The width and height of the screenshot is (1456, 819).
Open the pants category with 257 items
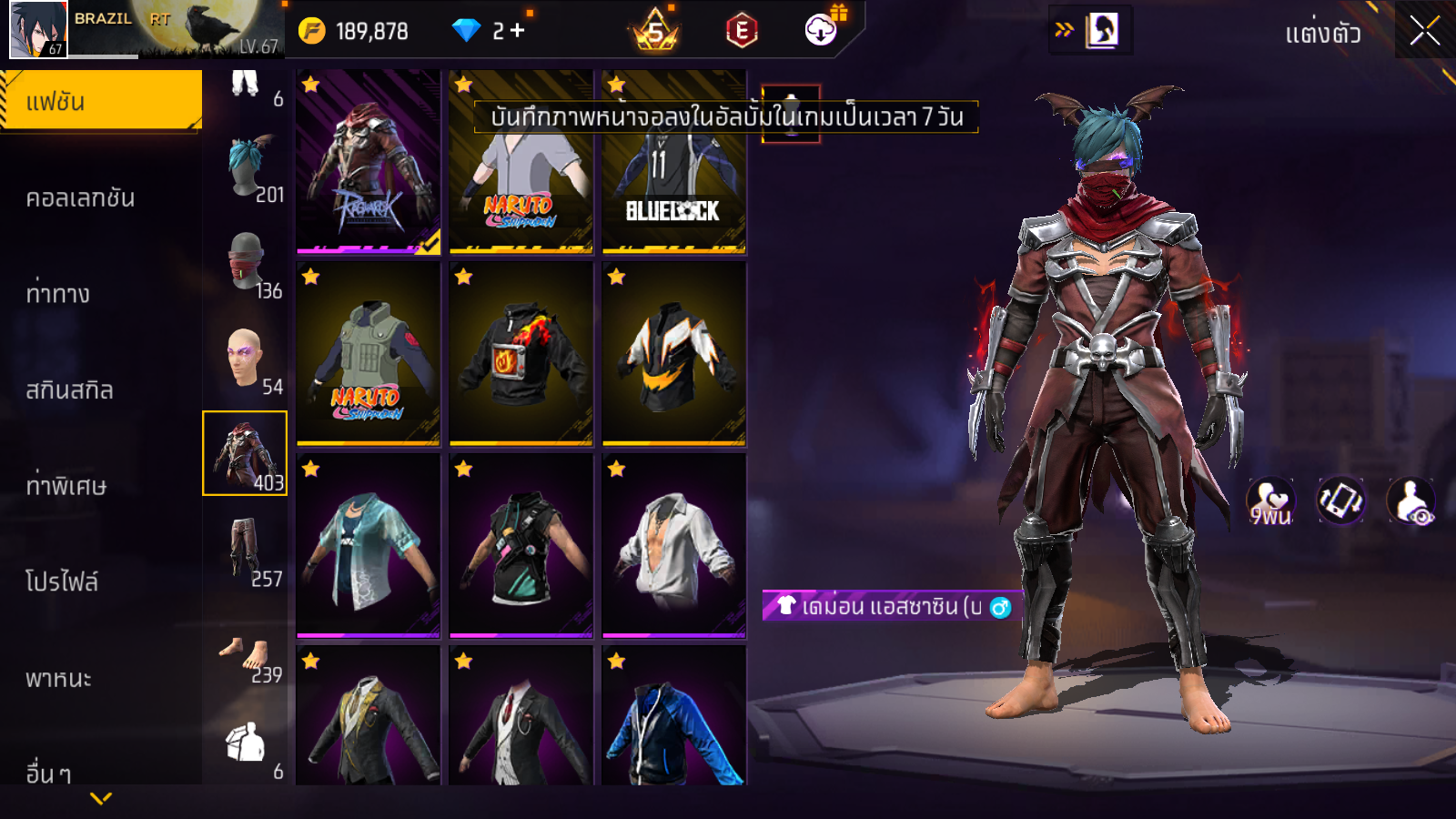coord(246,550)
